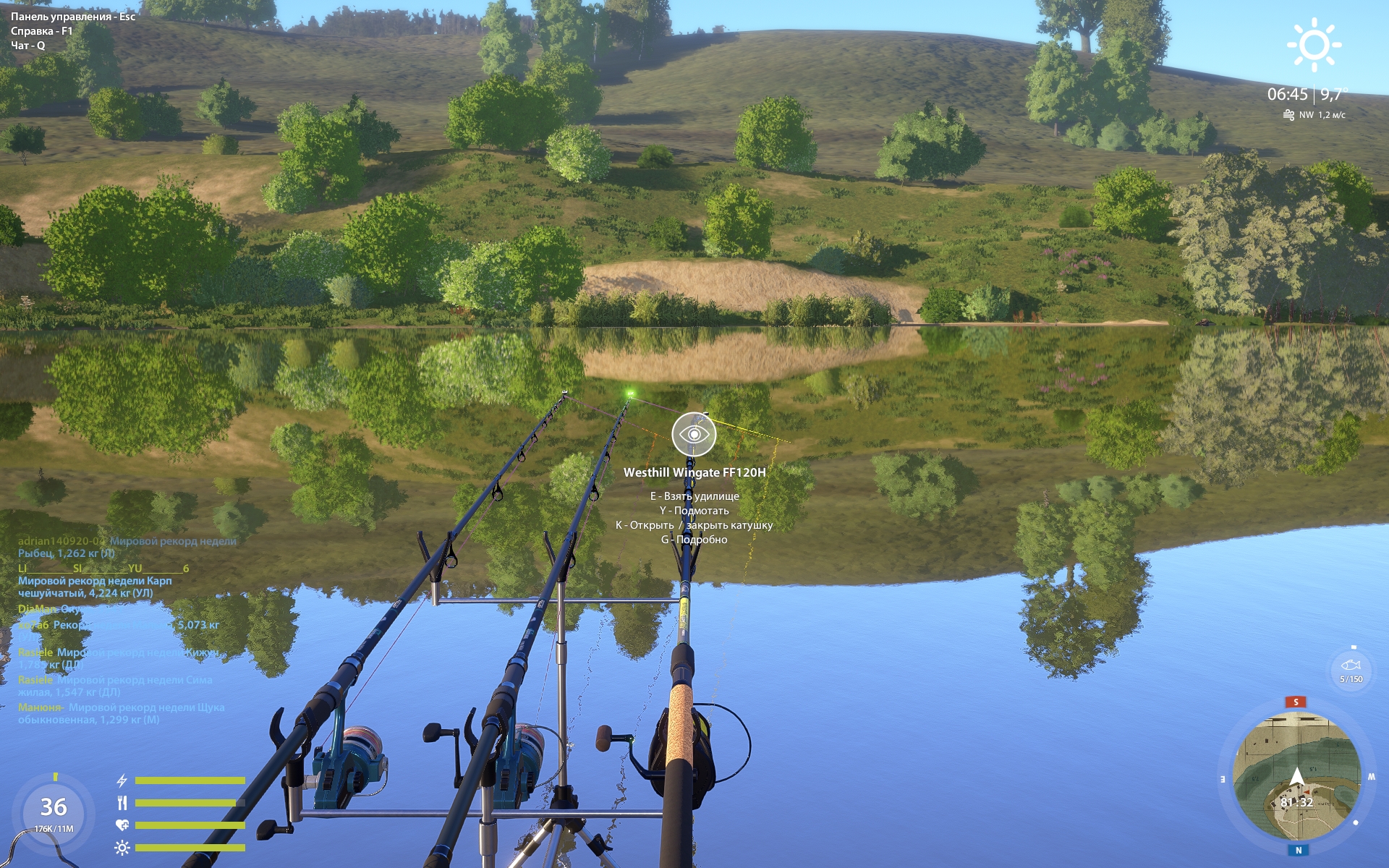Activate Y - Подмотать line retrieve option
1389x868 pixels.
pos(696,511)
